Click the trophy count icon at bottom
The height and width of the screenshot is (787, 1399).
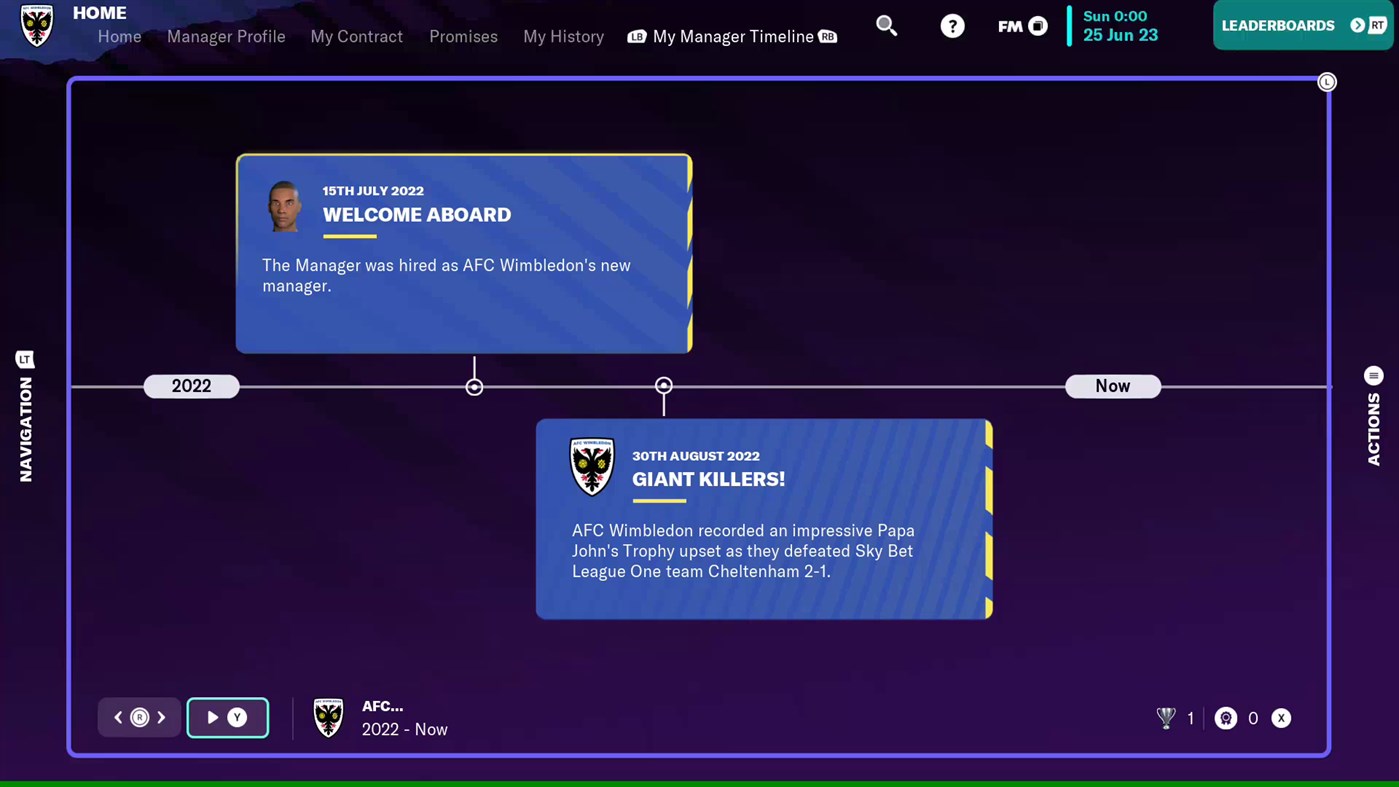1166,717
